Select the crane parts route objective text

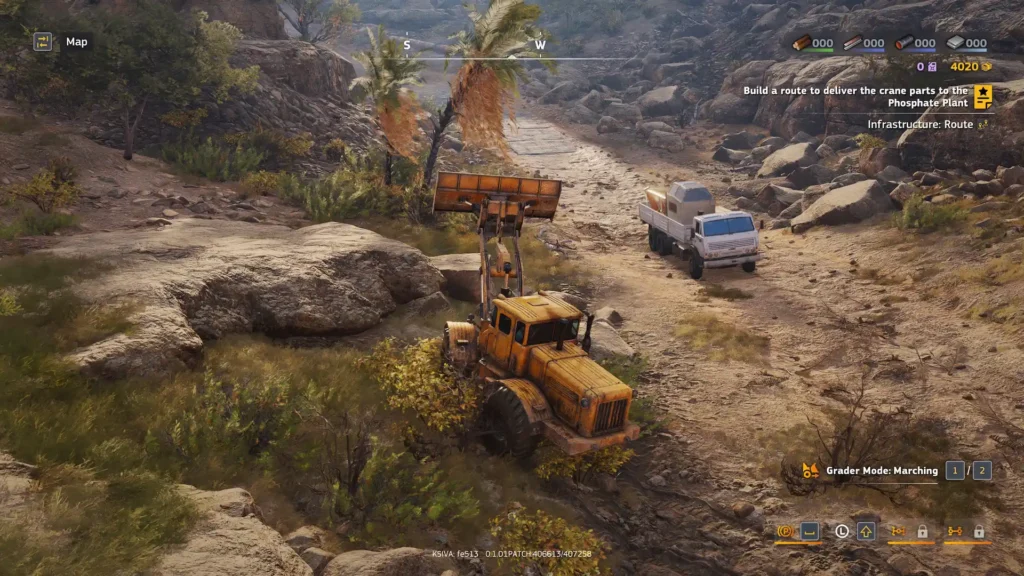coord(855,97)
